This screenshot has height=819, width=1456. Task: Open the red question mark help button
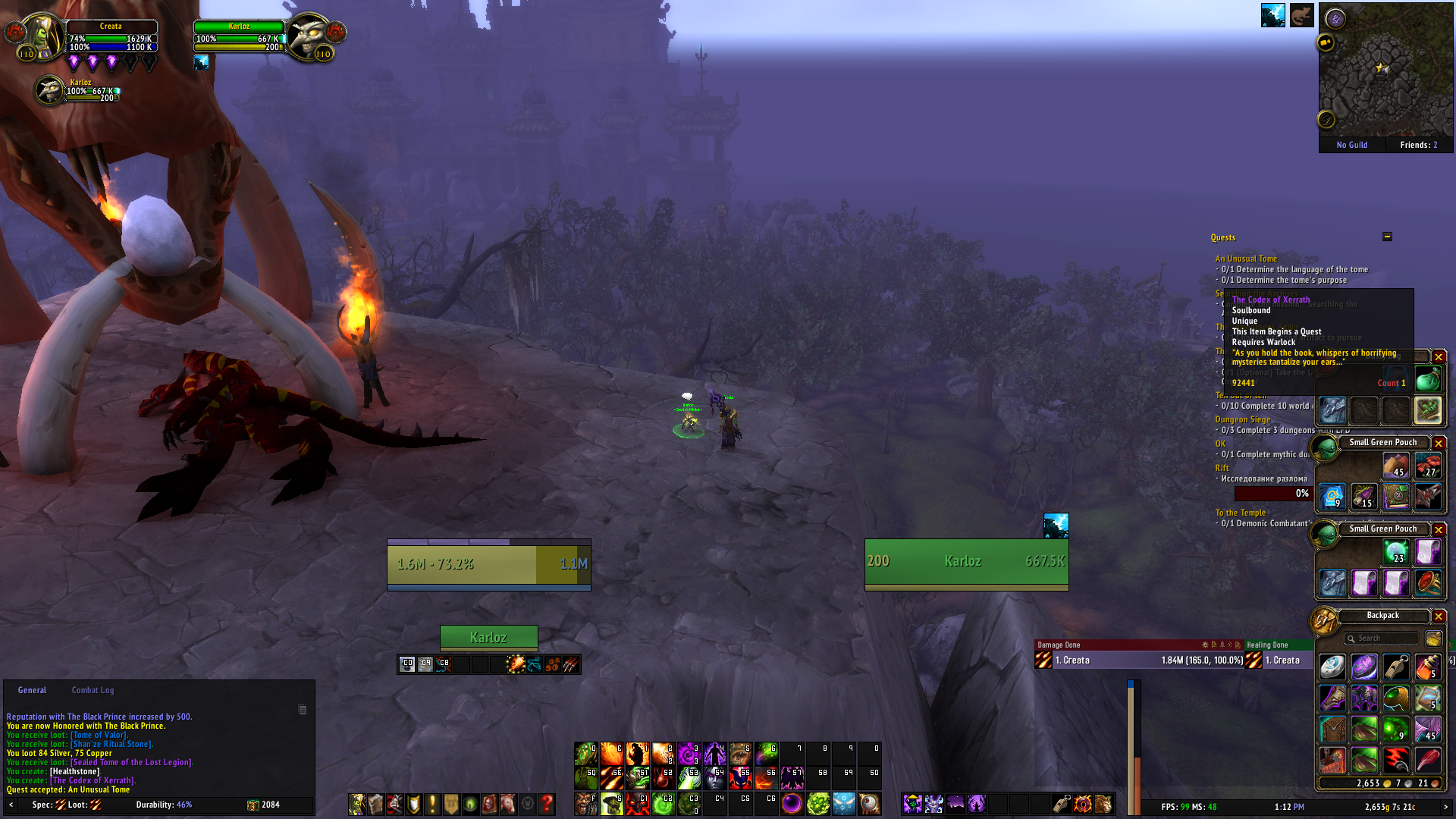[546, 804]
